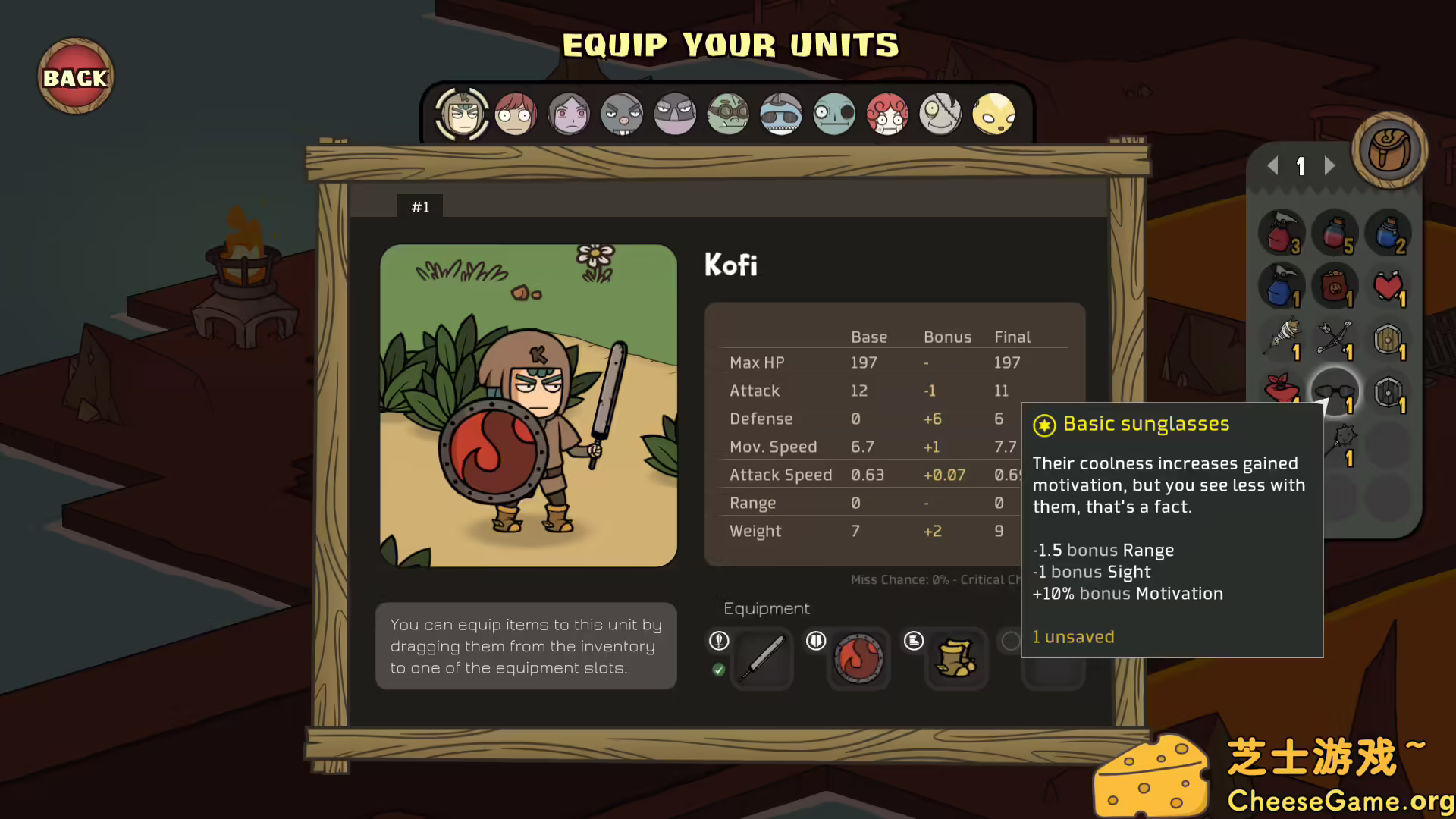Select the wooden buckler in inventory
Screen dimensions: 1456x819
[1389, 340]
